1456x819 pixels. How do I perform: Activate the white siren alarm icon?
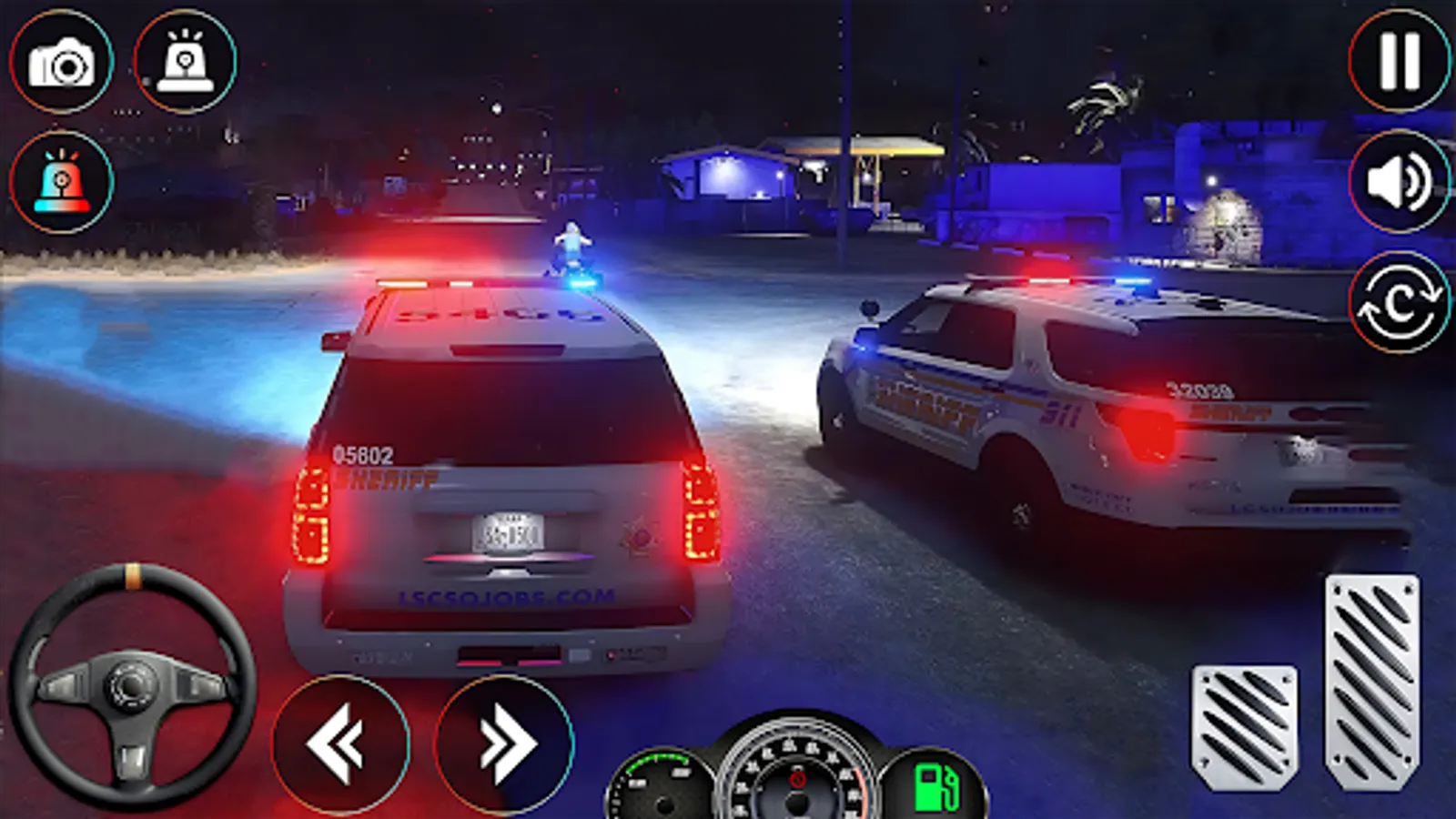point(187,59)
